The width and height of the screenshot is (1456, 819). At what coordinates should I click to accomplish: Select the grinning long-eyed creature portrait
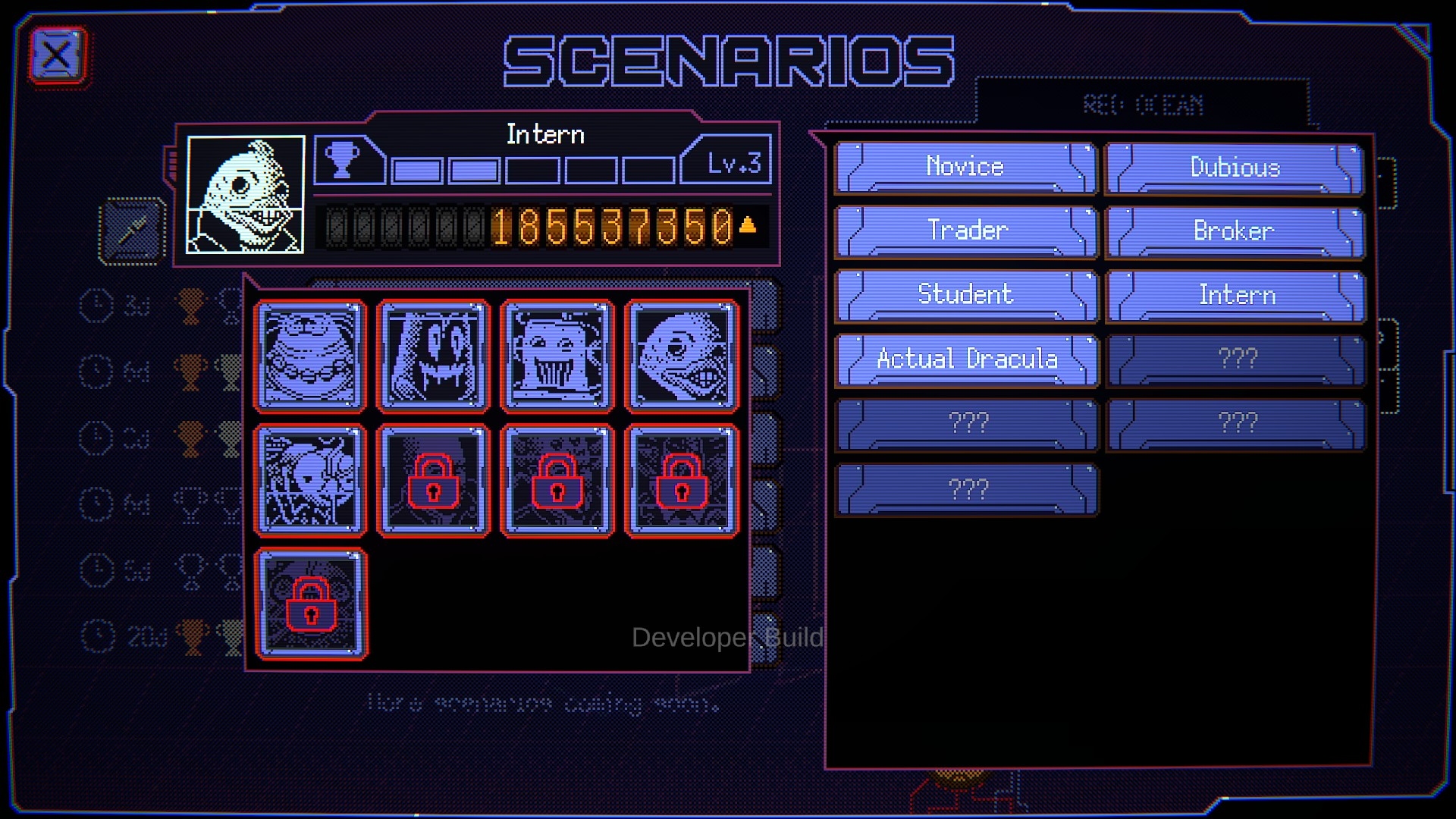pyautogui.click(x=434, y=356)
